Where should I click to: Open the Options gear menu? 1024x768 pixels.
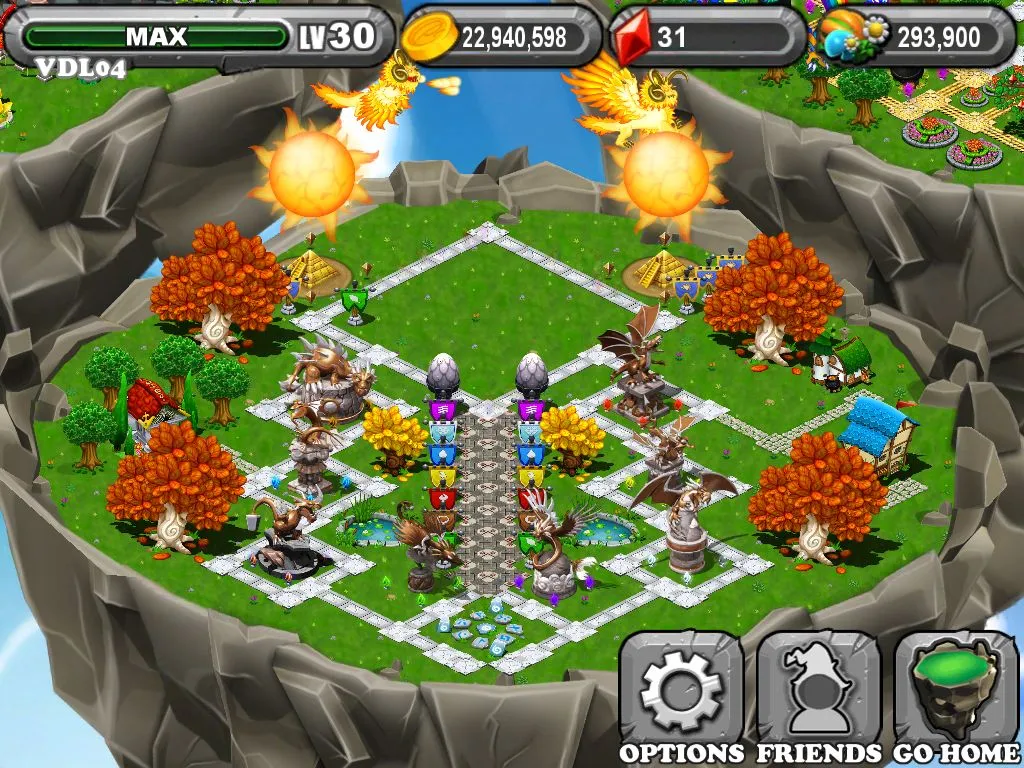(x=681, y=690)
